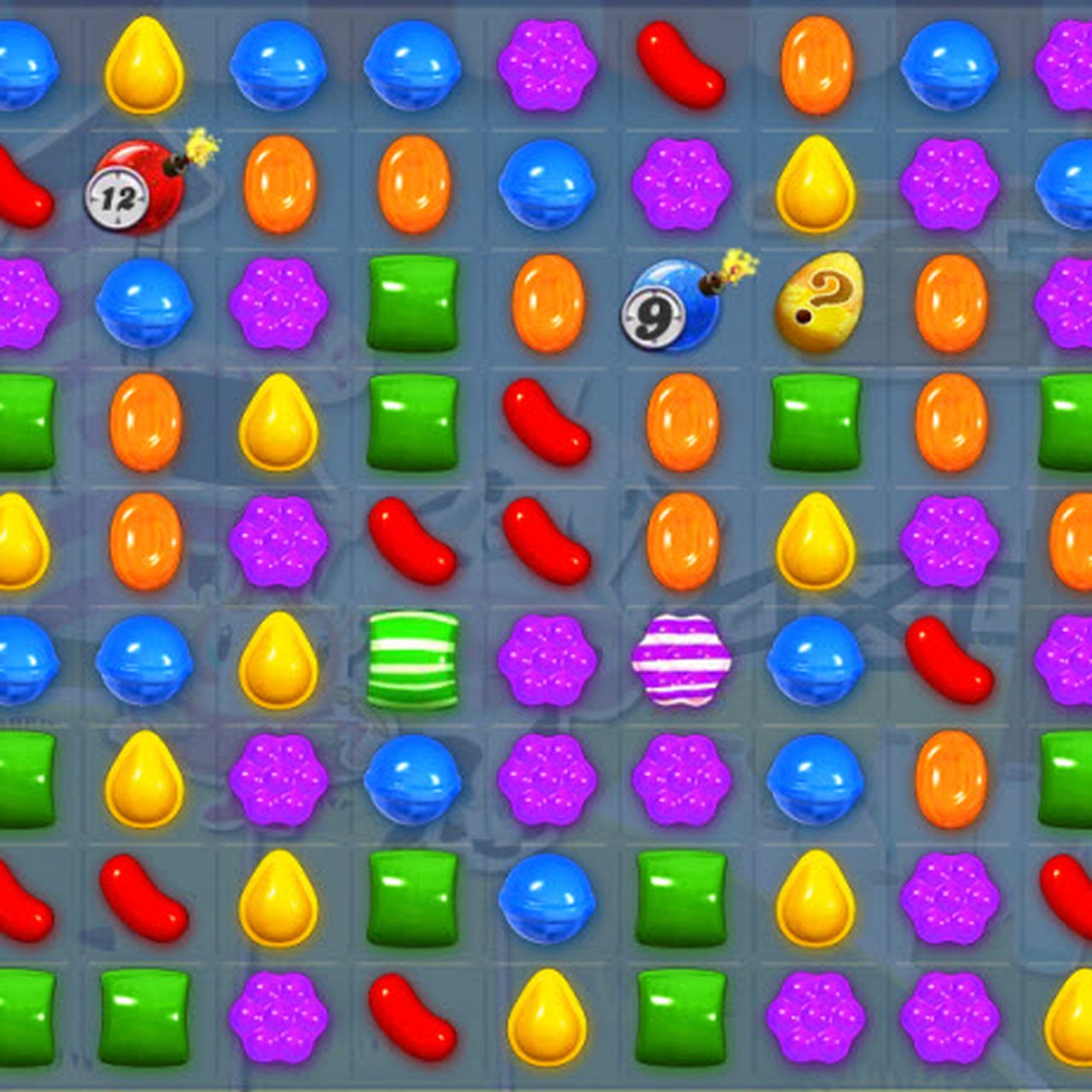
Task: Choose the purple striped candy
Action: (x=681, y=659)
